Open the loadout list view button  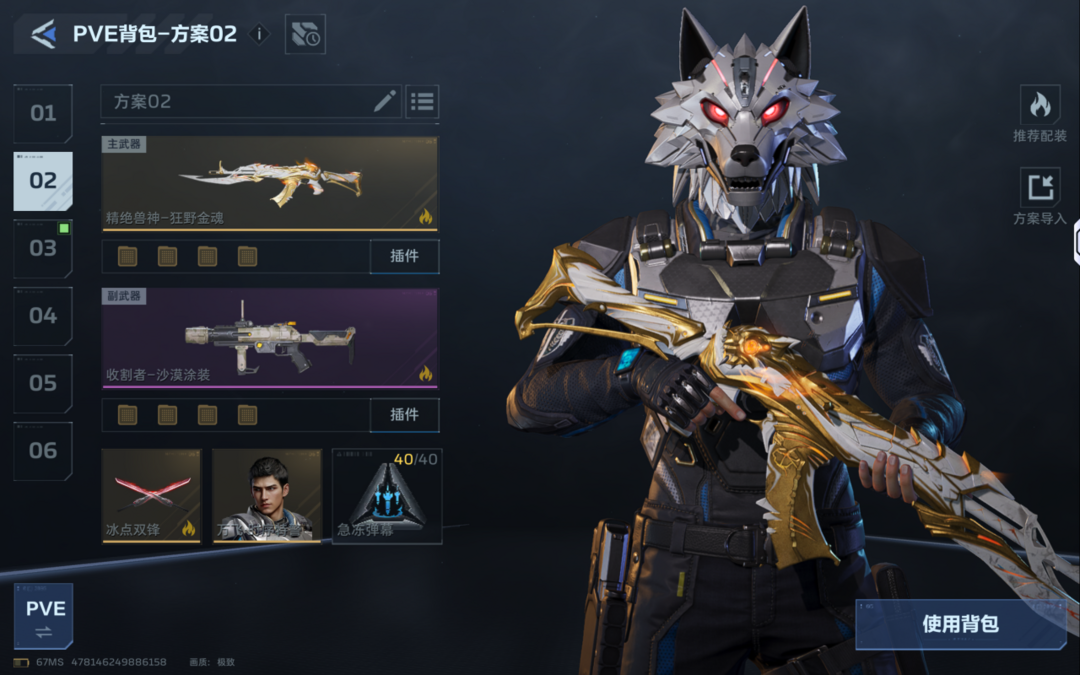(422, 101)
